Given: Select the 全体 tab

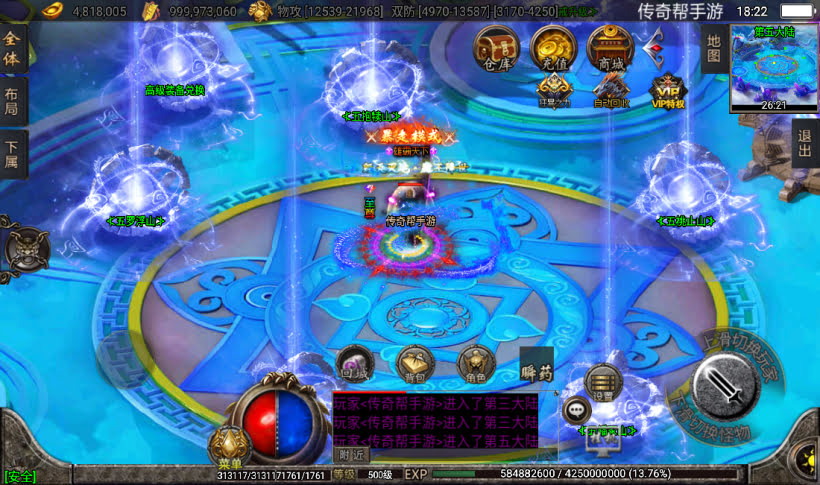Looking at the screenshot, I should tap(13, 49).
